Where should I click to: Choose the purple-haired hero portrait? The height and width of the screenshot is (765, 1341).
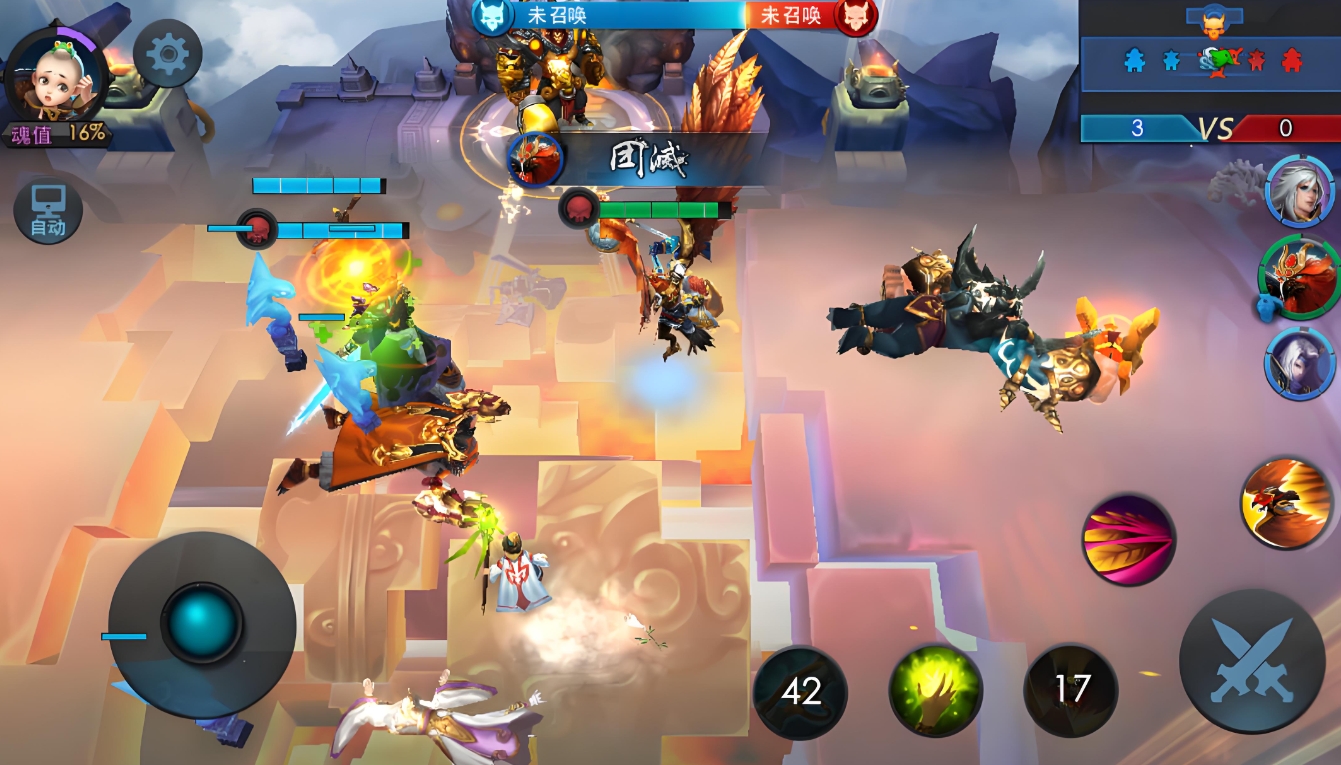click(1299, 363)
